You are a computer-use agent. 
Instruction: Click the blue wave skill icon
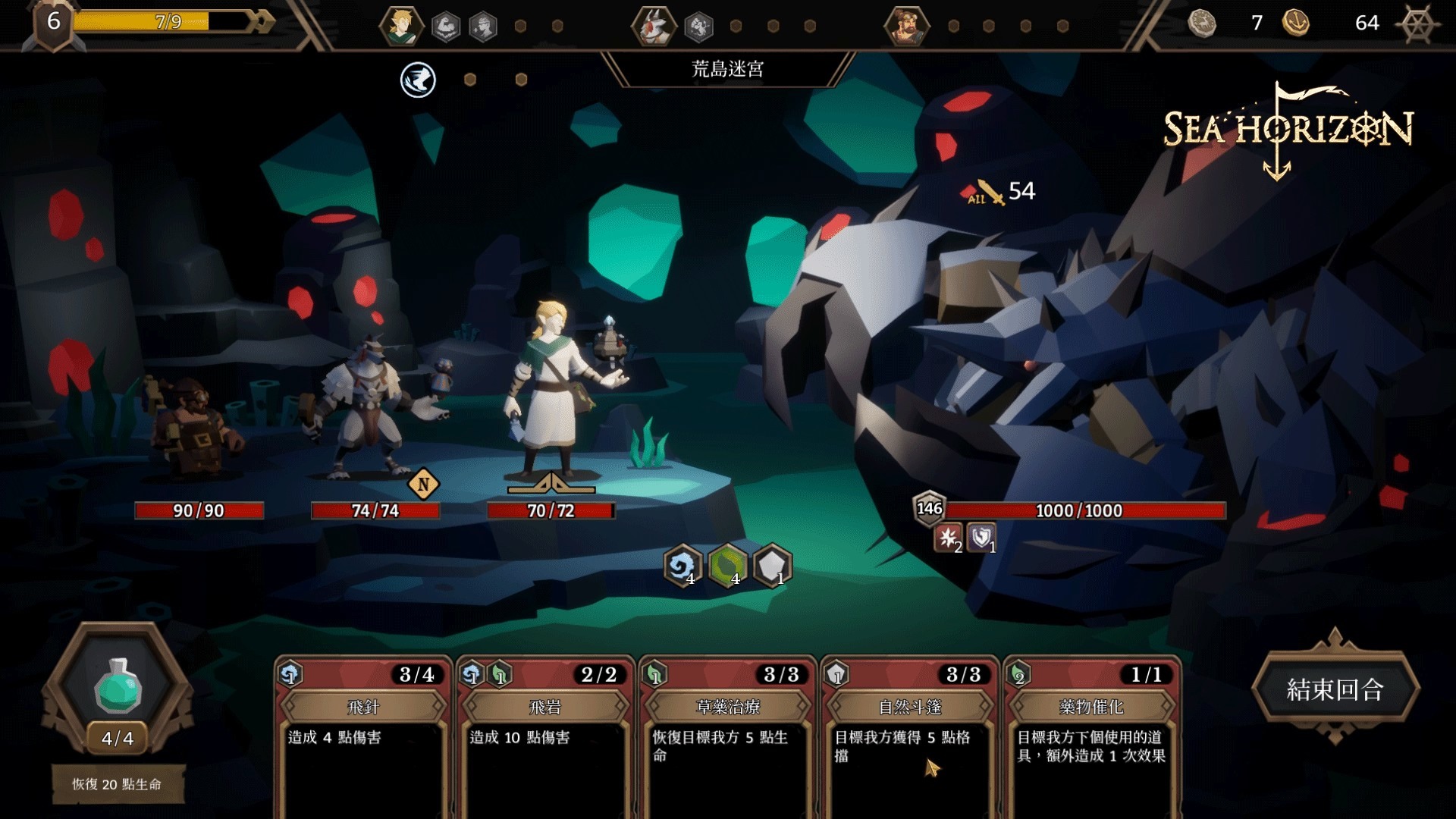coord(418,80)
